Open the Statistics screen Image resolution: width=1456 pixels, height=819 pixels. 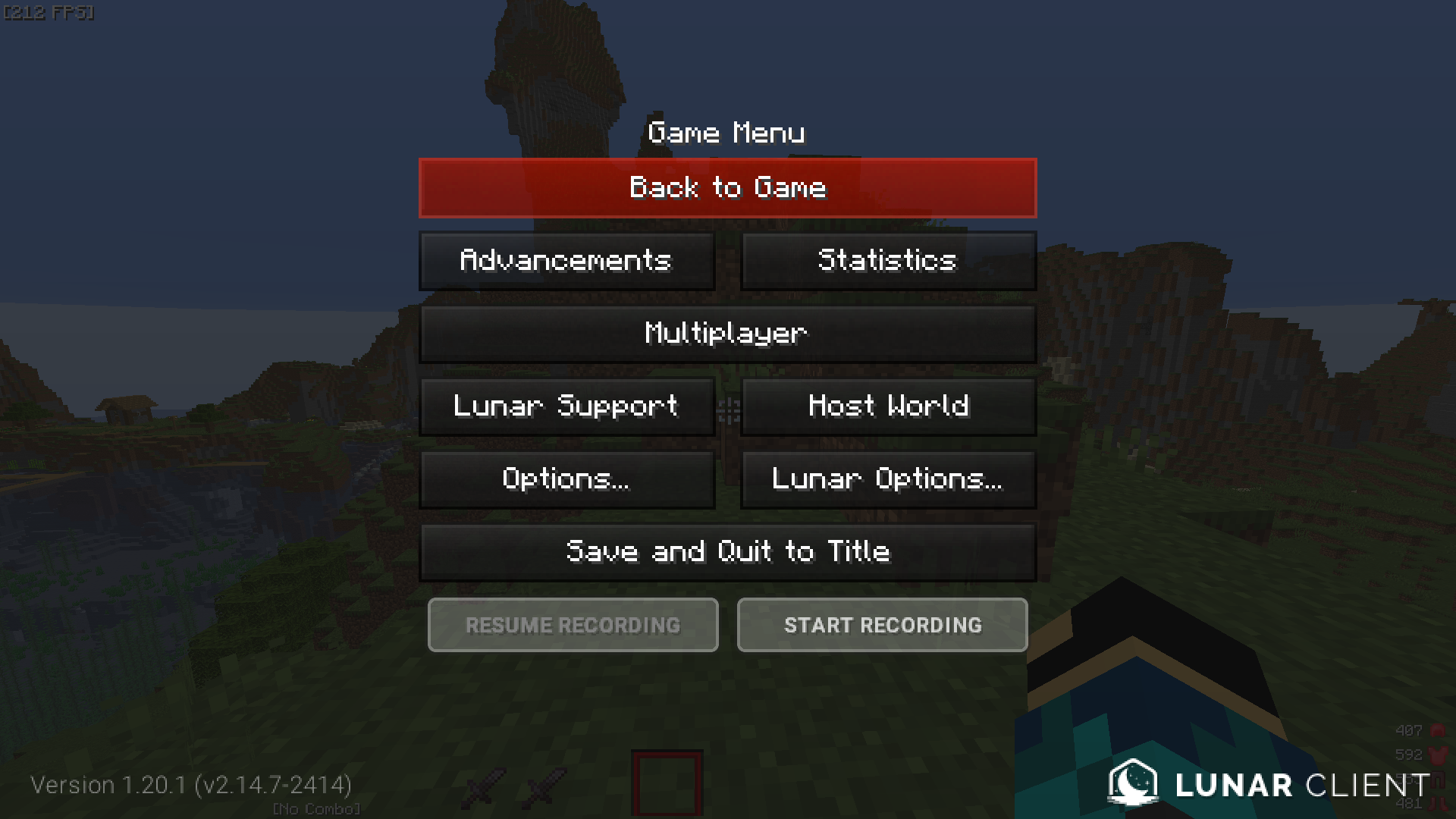(887, 260)
